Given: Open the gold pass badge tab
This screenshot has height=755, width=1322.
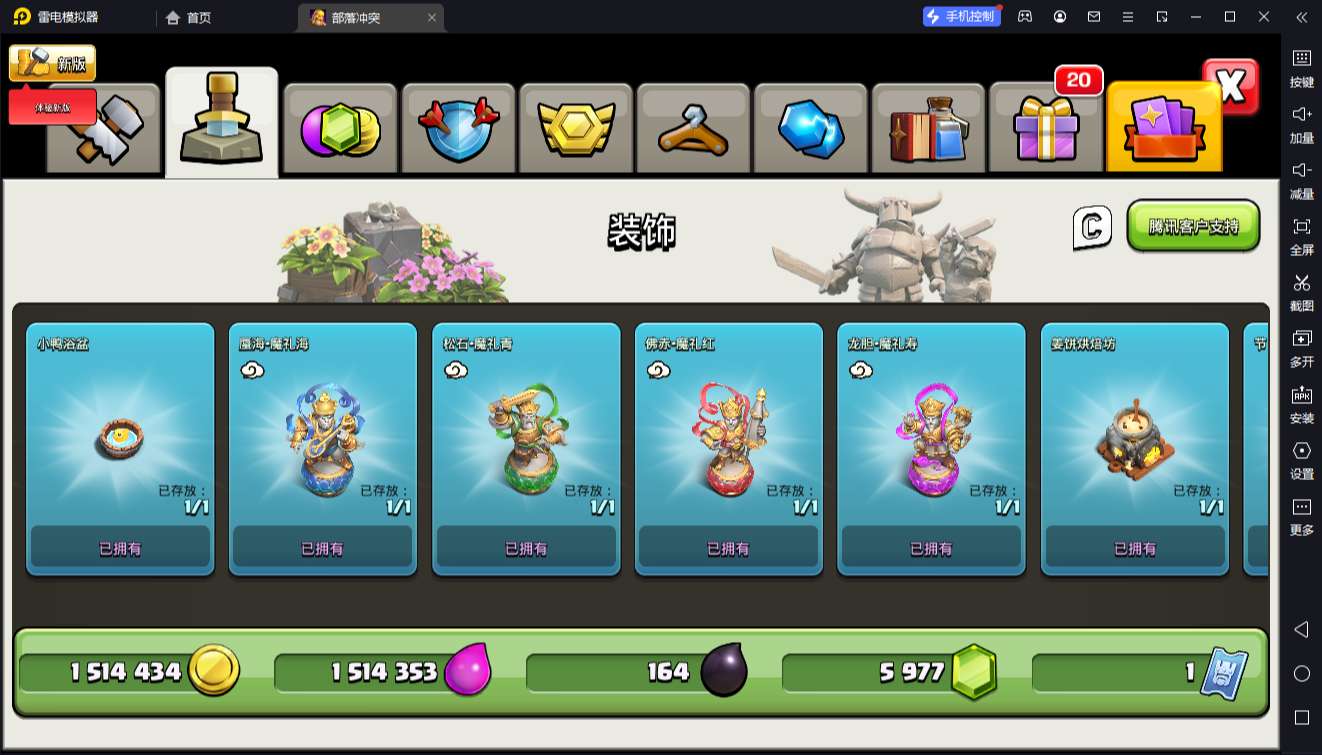Looking at the screenshot, I should (x=575, y=129).
